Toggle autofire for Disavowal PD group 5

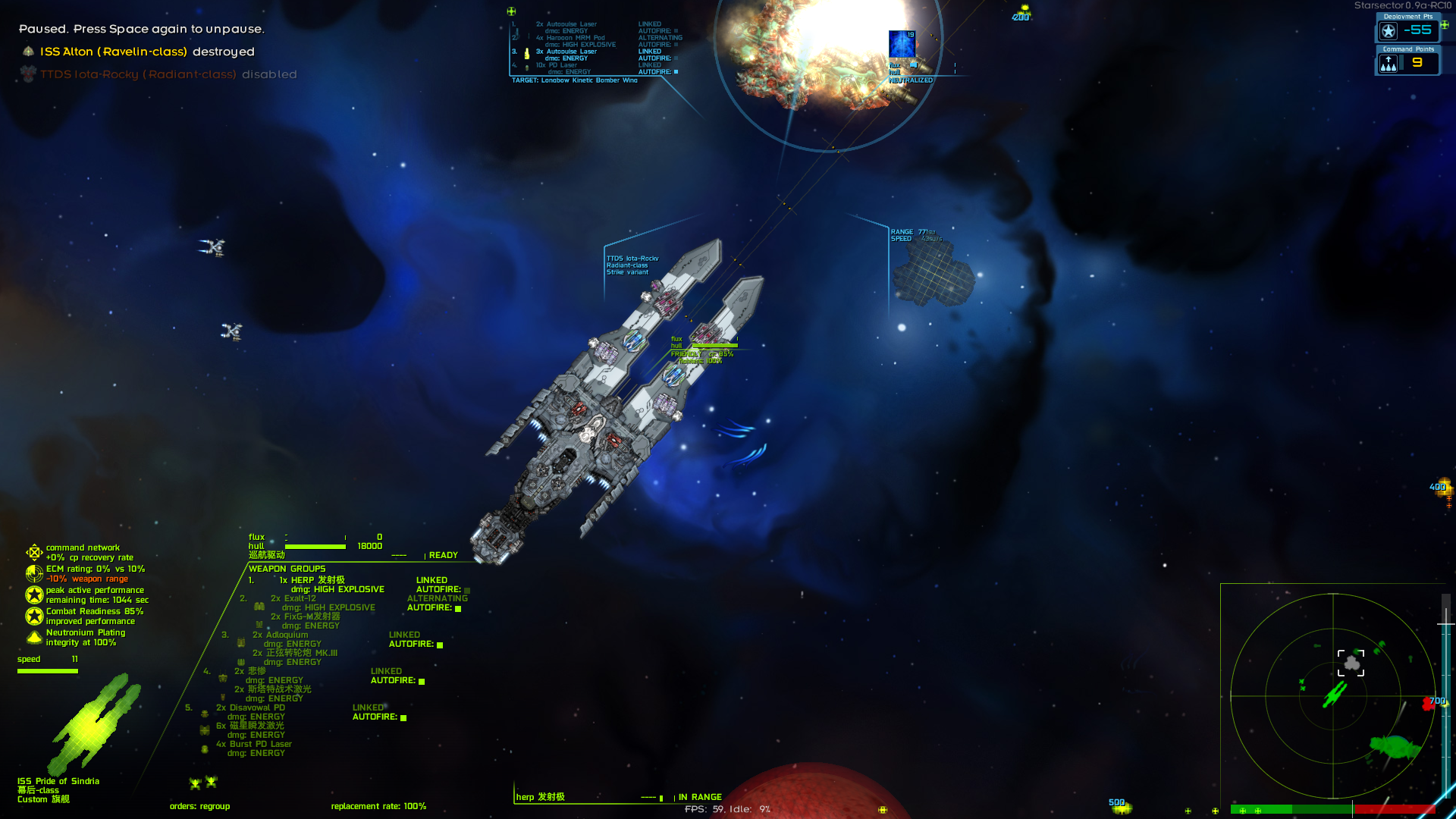pos(403,718)
